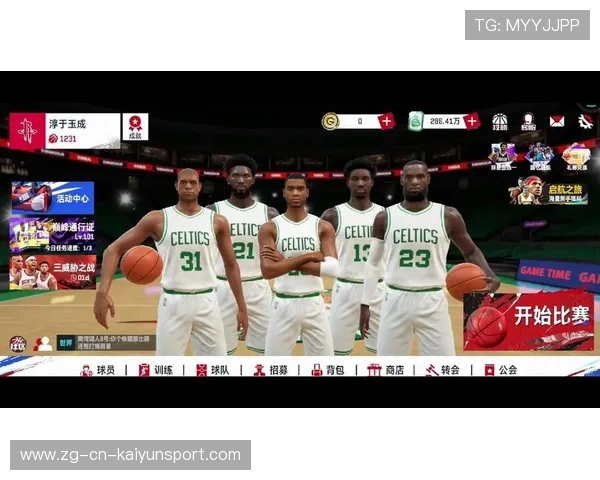
Task: Open the basketball 攻略 guide icon
Action: pyautogui.click(x=500, y=122)
